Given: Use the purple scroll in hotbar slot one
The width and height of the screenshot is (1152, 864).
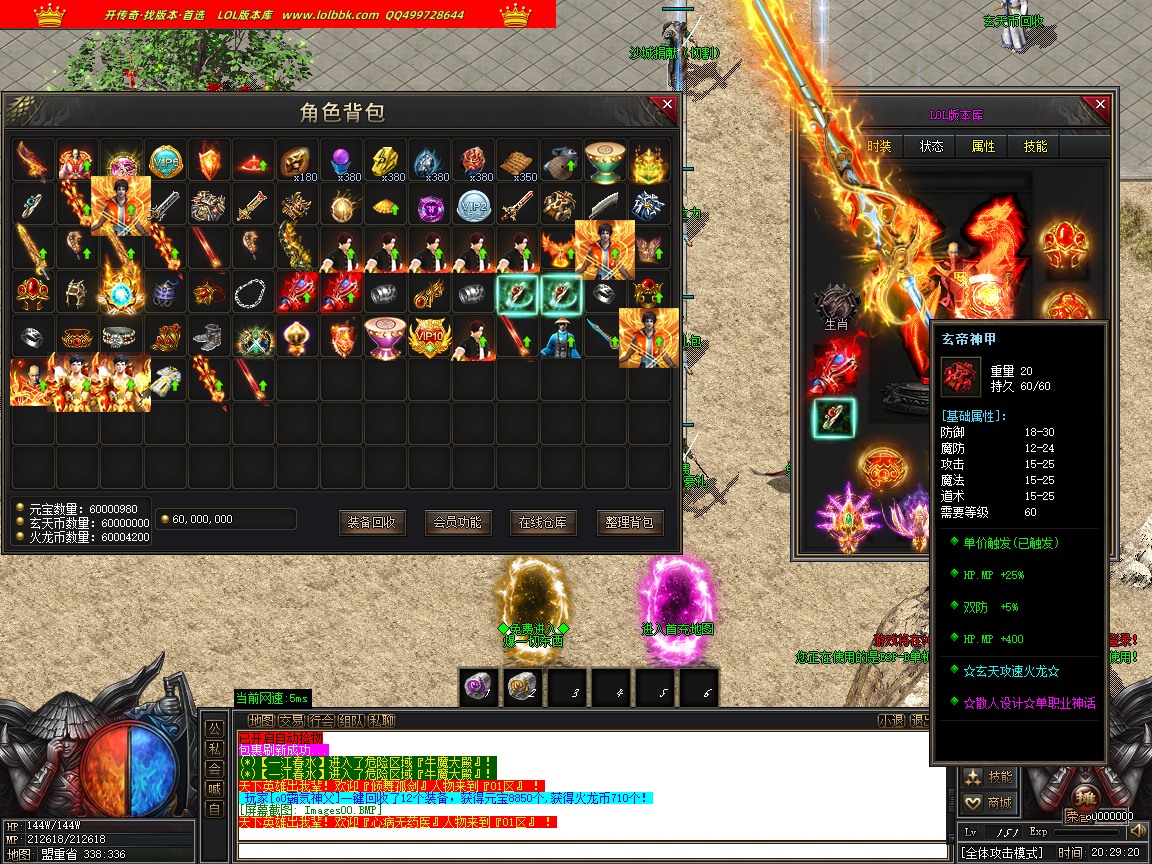Looking at the screenshot, I should 479,688.
